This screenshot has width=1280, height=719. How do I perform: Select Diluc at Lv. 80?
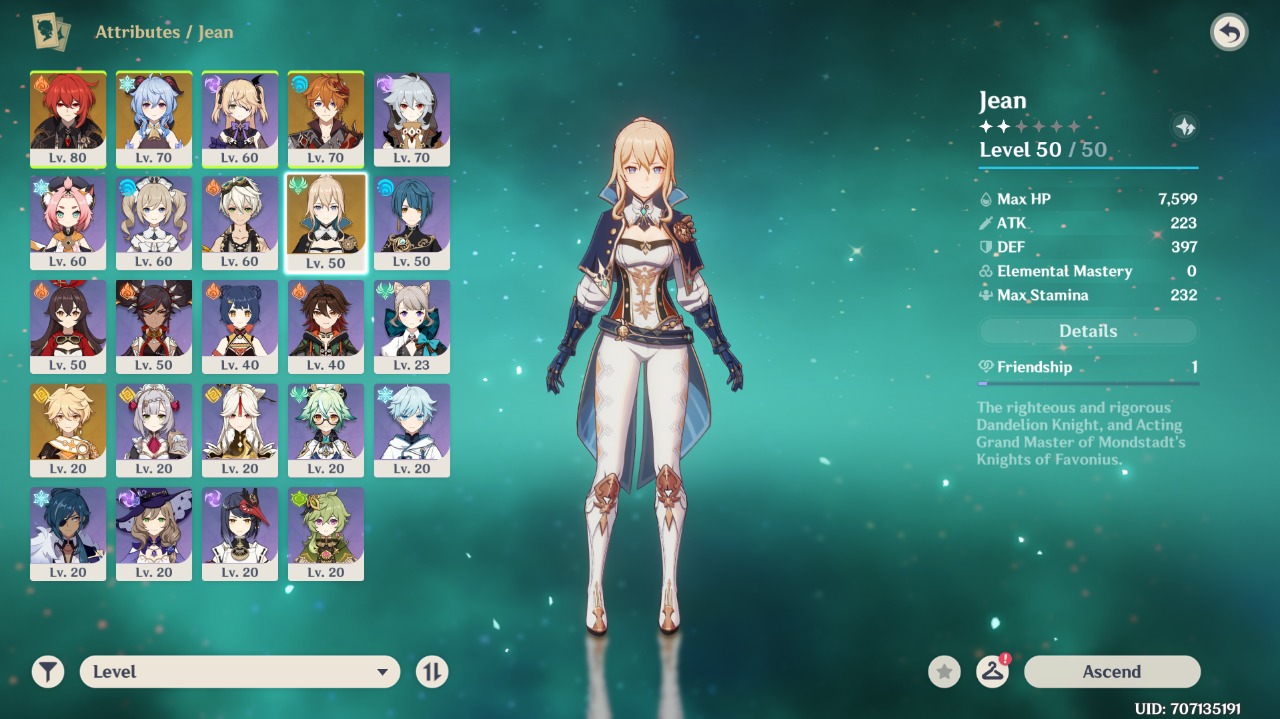point(68,118)
